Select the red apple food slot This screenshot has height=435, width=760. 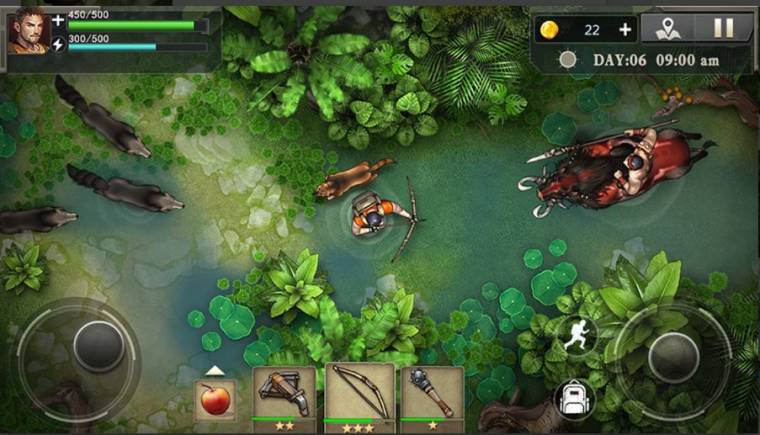tap(215, 400)
